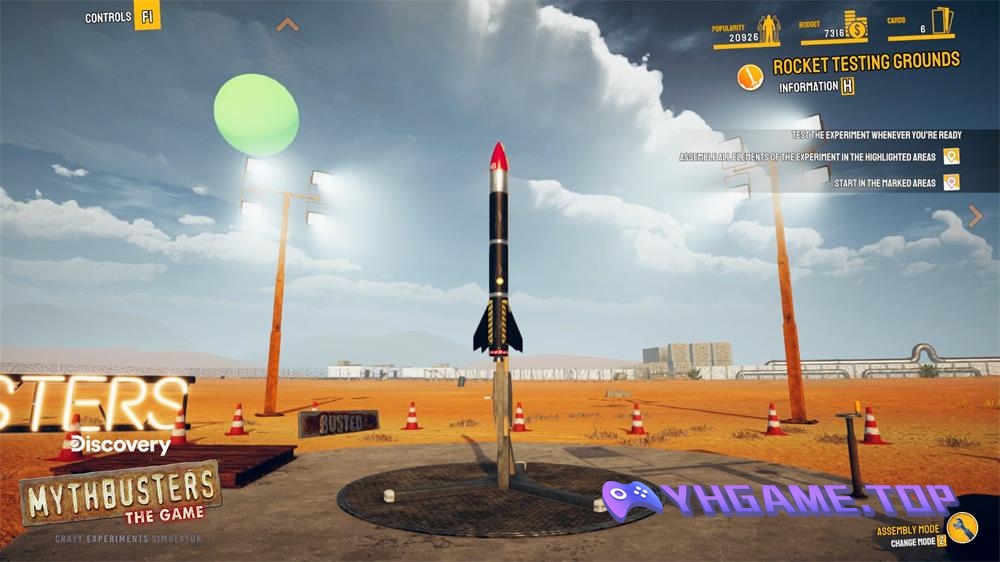The image size is (1000, 562).
Task: Open the cards deck icon
Action: pos(942,22)
